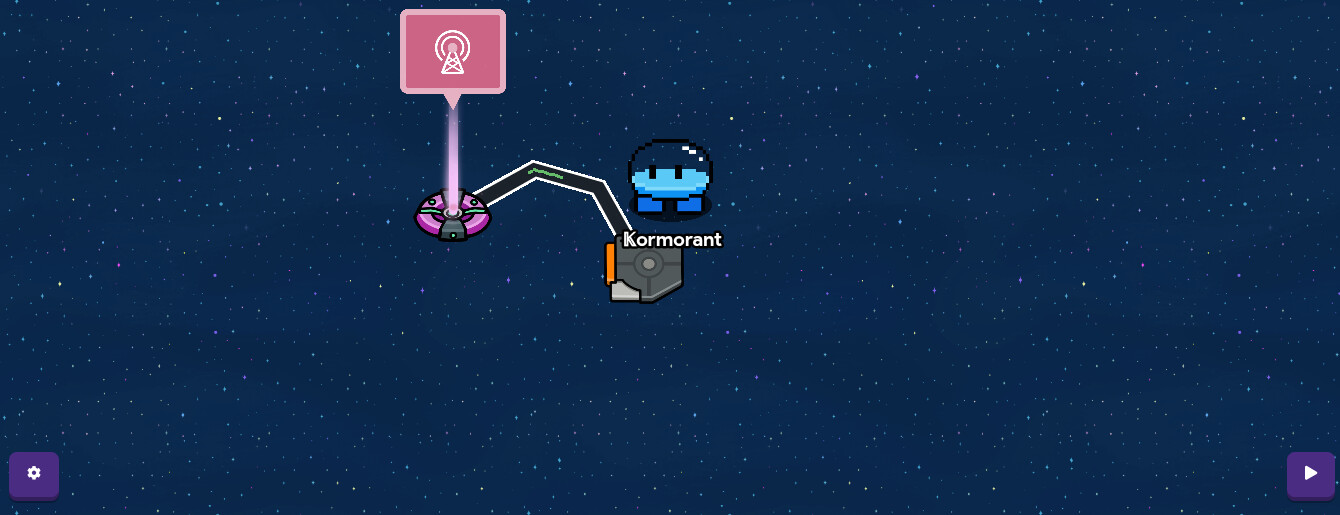
Task: Click the purple play arrow button
Action: [x=1310, y=473]
